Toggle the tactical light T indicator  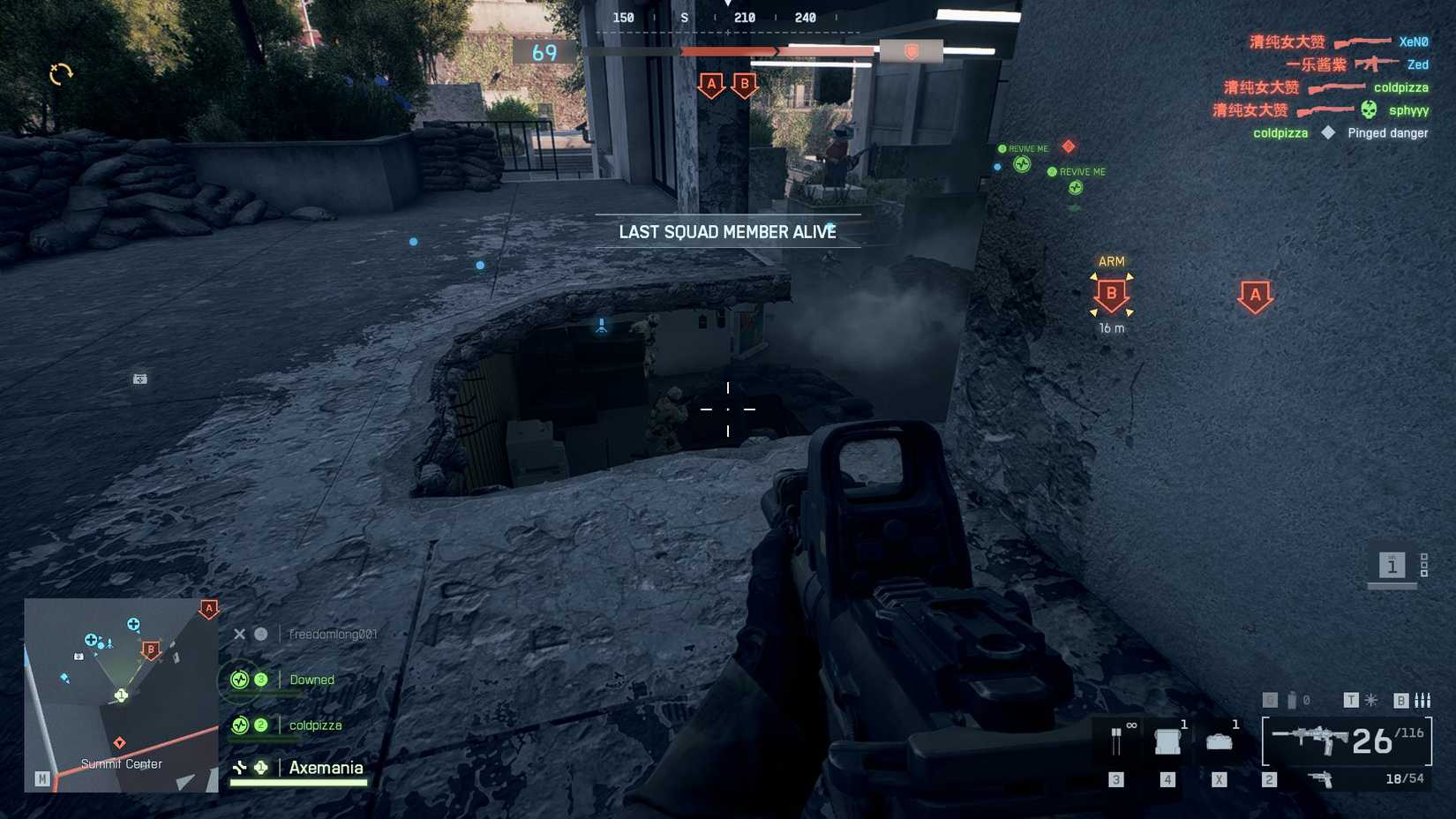click(x=1351, y=700)
